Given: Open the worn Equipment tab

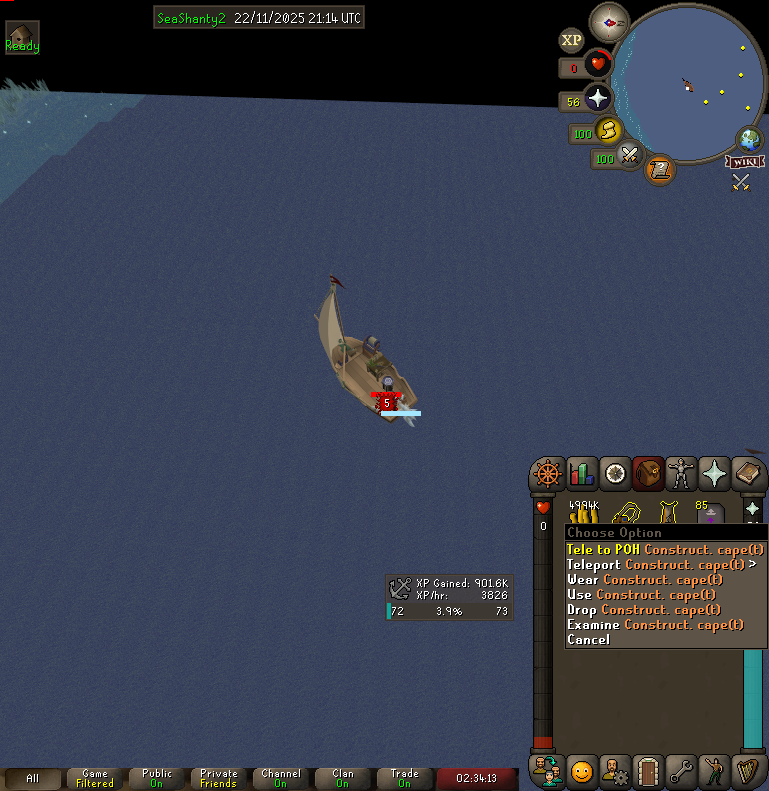Looking at the screenshot, I should [x=681, y=473].
